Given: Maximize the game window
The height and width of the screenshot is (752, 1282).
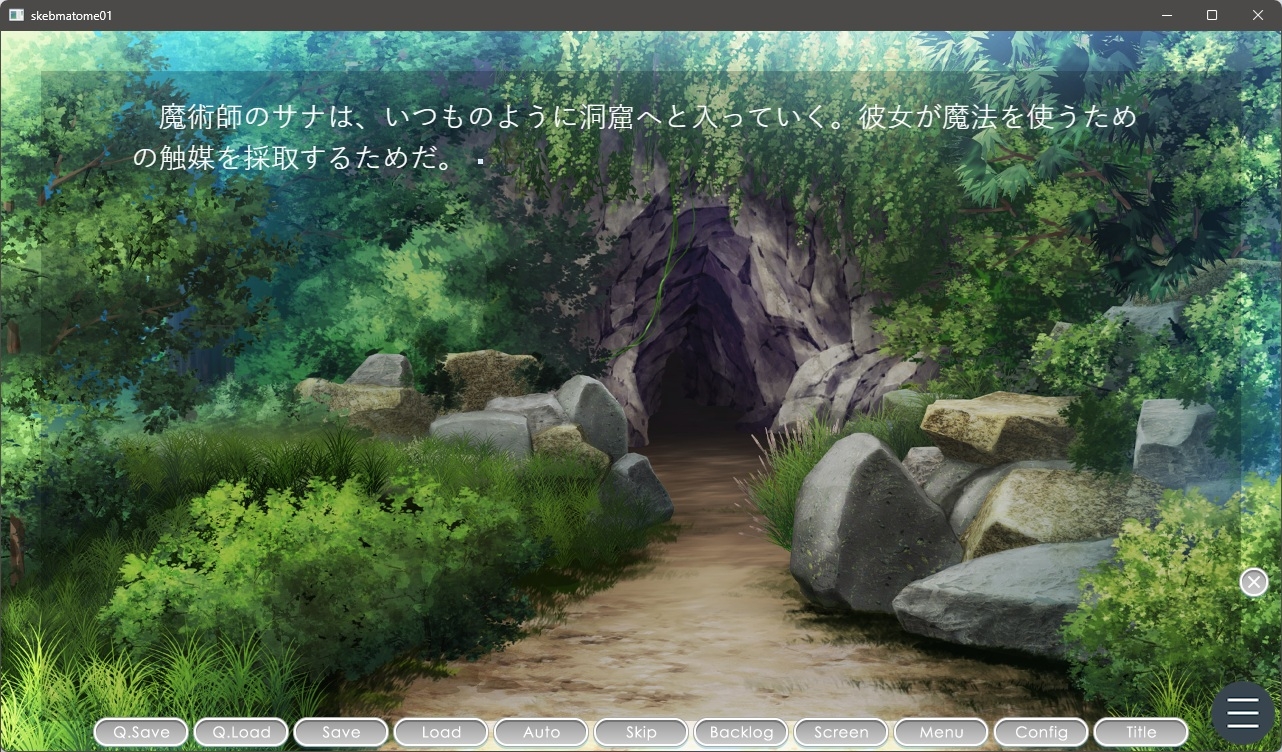Looking at the screenshot, I should pyautogui.click(x=1209, y=15).
